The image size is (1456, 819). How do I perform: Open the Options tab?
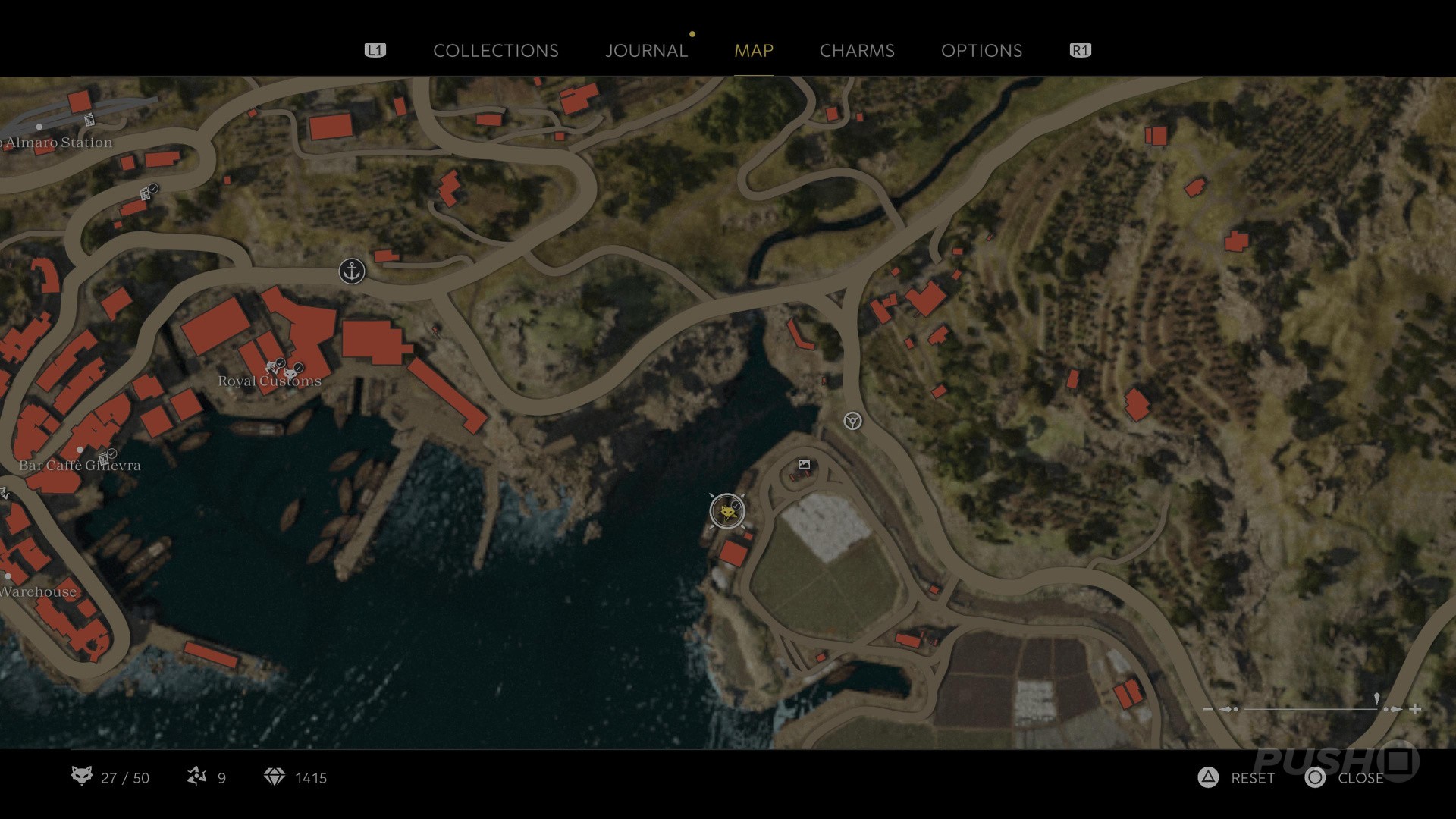click(981, 51)
